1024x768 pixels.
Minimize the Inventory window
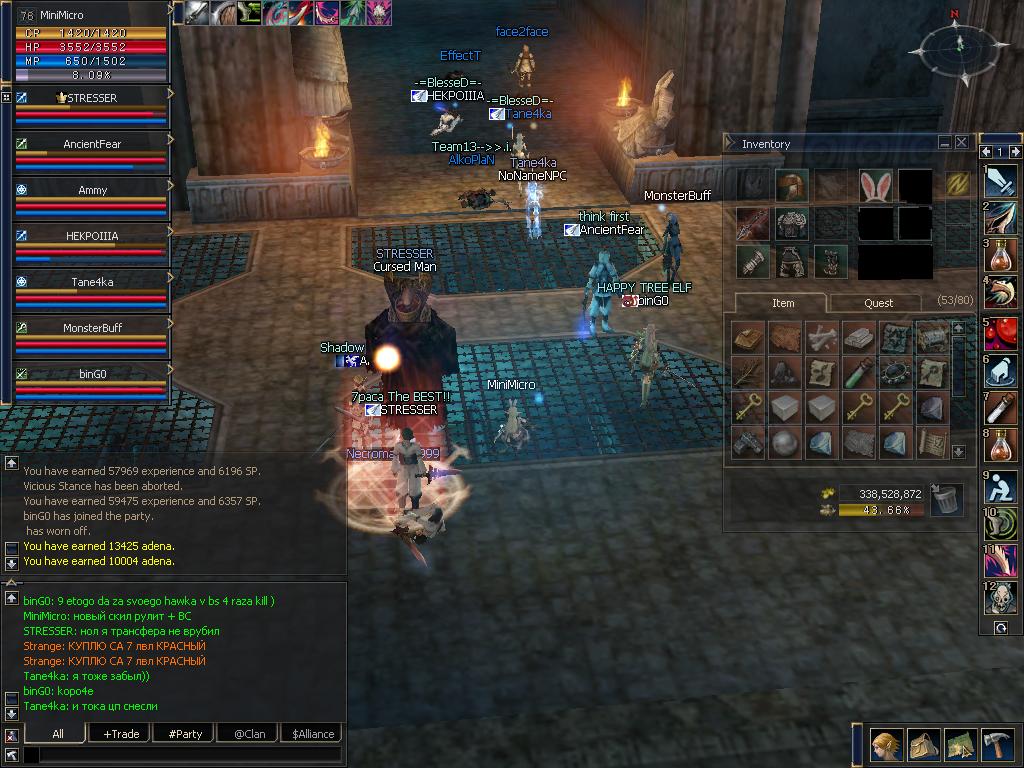945,143
